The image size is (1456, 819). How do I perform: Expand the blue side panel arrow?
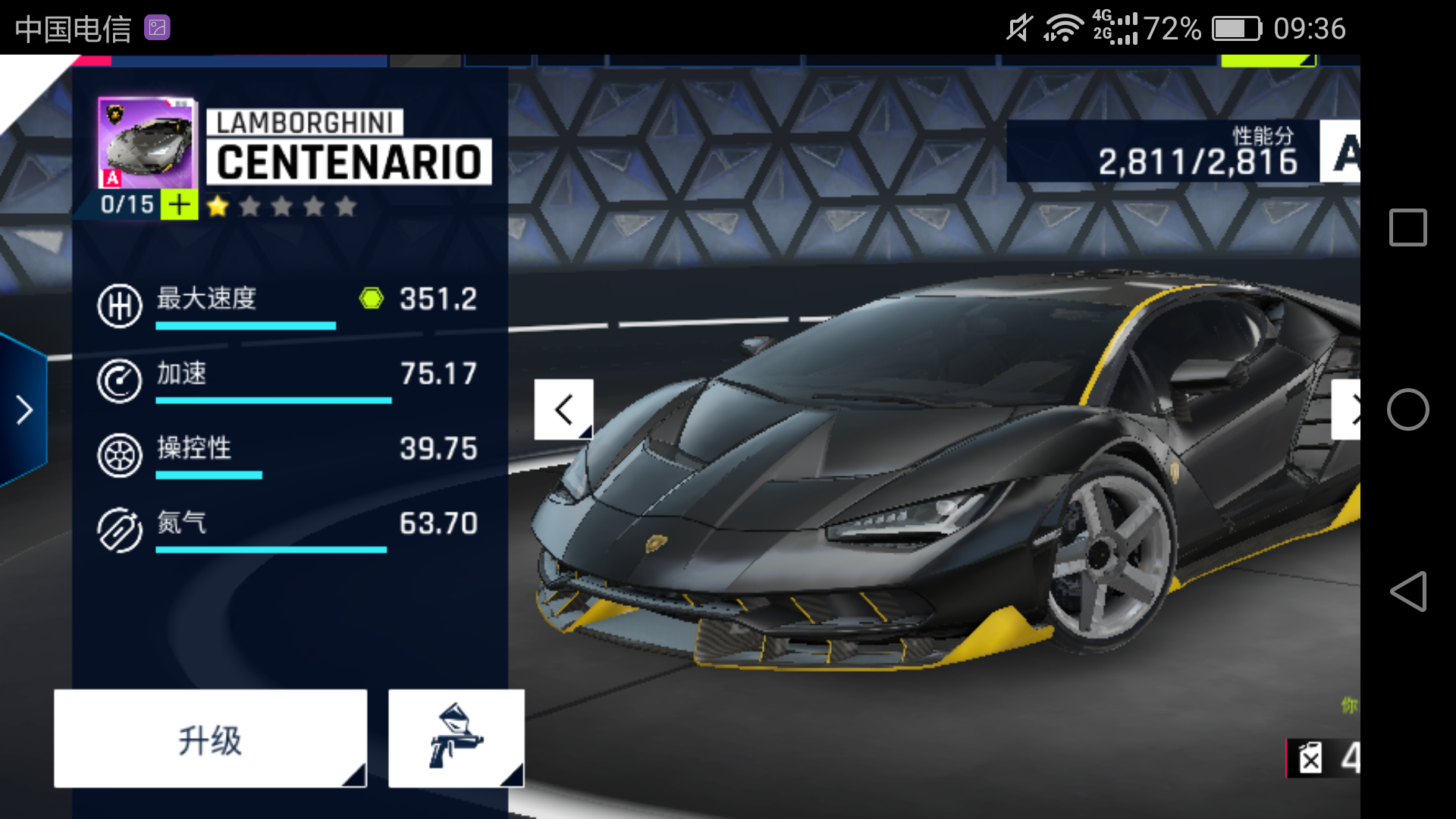tap(24, 410)
